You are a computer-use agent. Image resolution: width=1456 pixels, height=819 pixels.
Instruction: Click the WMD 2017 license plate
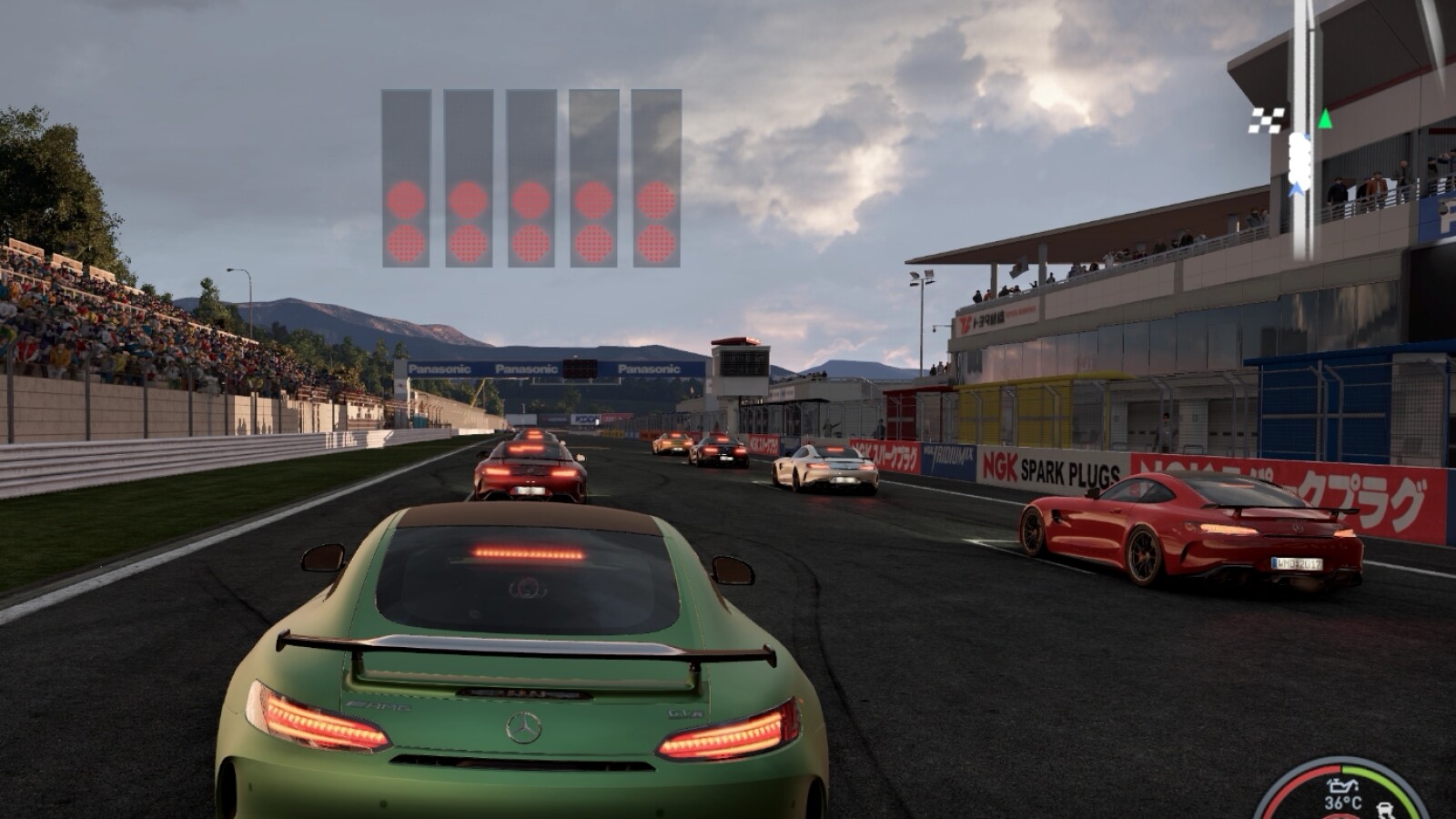1299,563
